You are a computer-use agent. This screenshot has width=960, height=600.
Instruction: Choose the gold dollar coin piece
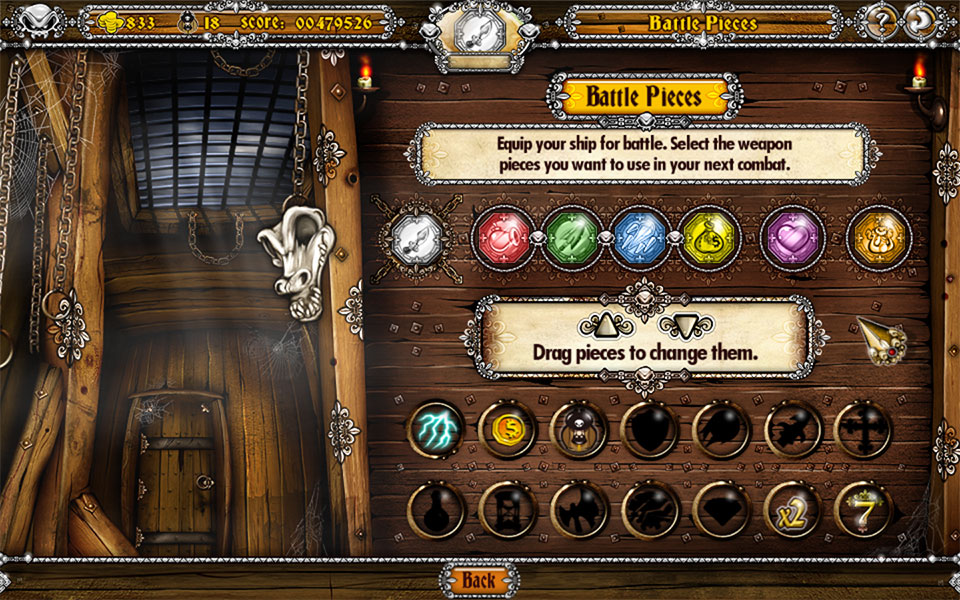click(x=507, y=429)
